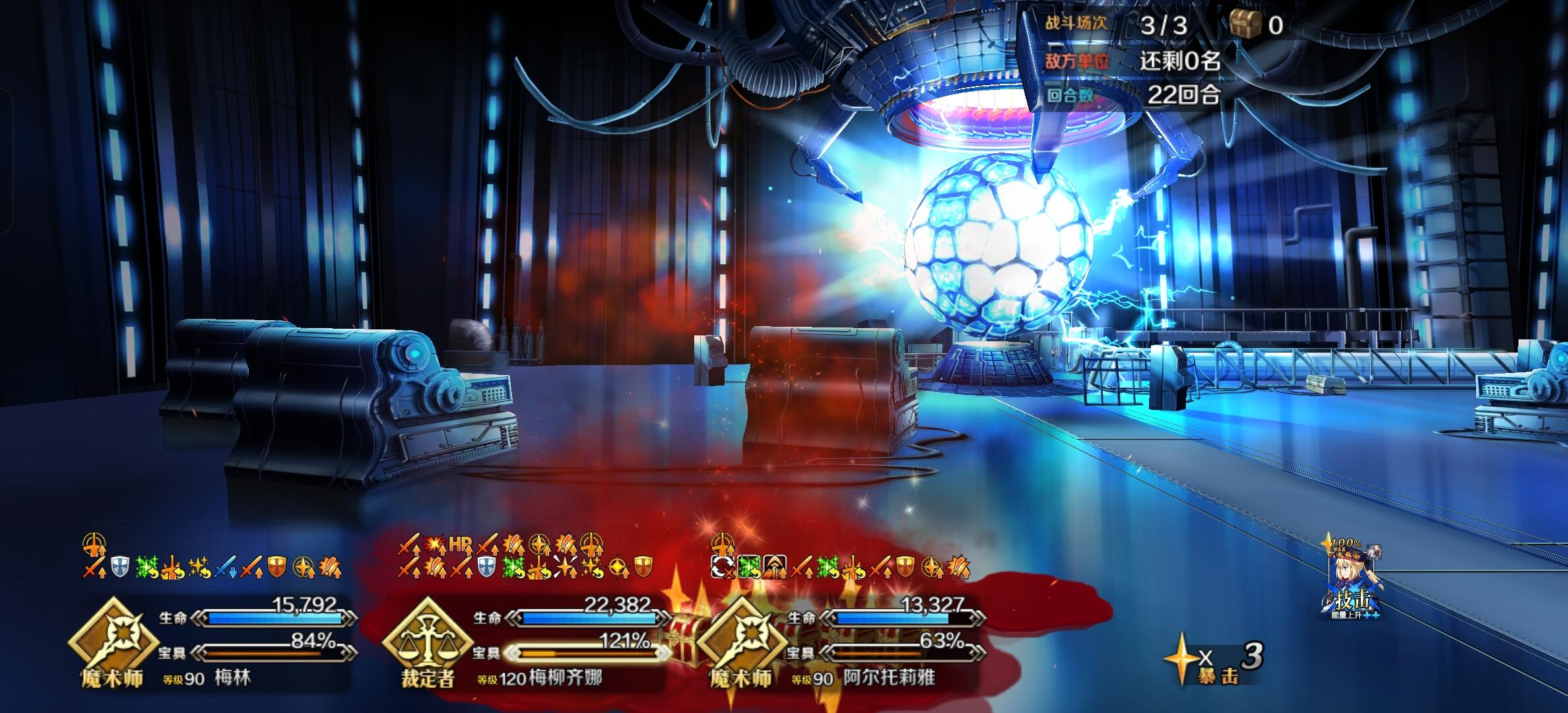The image size is (1568, 713).
Task: View buff icons above Artoria's HP gauge
Action: click(839, 566)
